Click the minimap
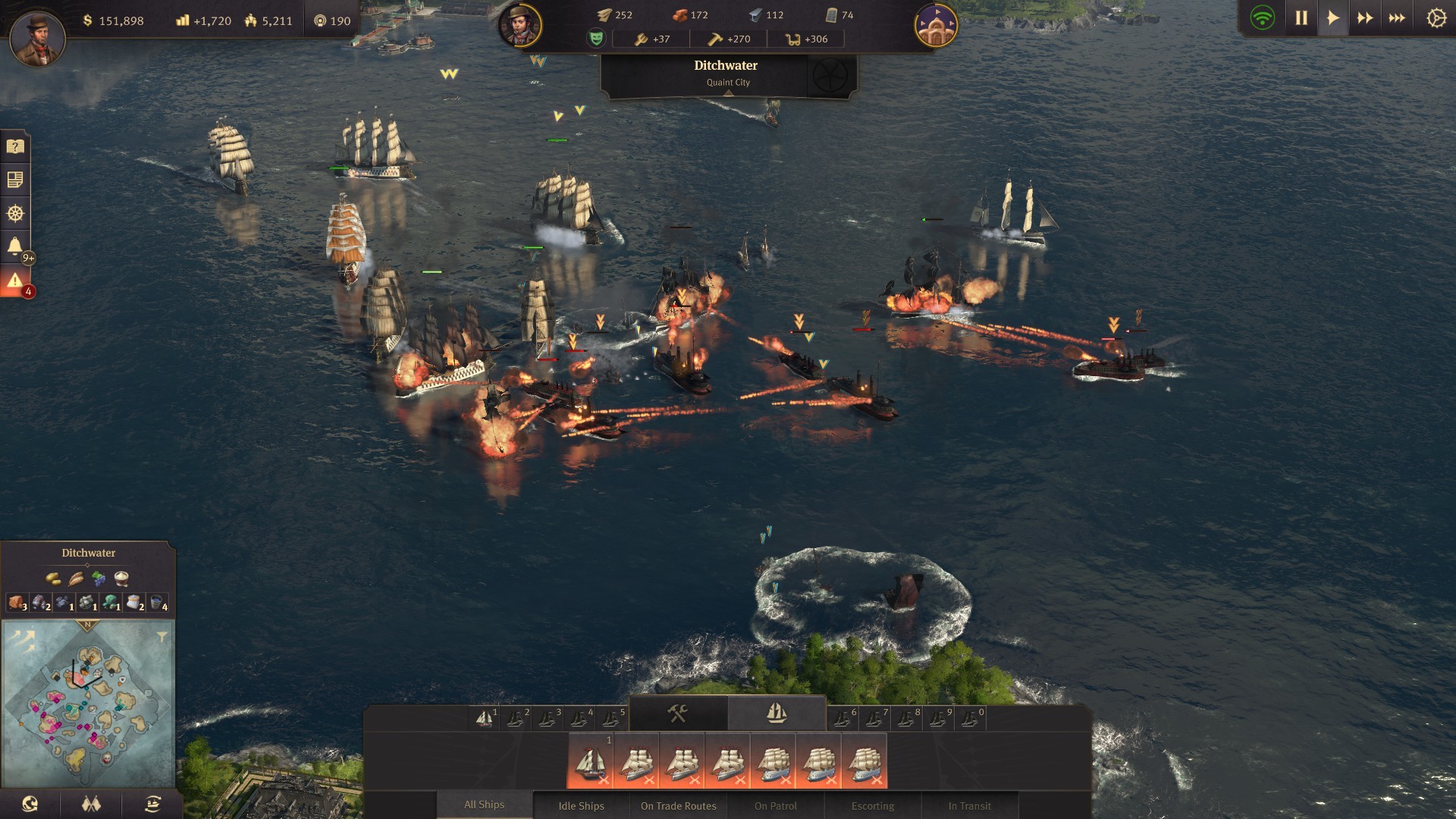Screen dimensions: 1456x819 (88, 705)
